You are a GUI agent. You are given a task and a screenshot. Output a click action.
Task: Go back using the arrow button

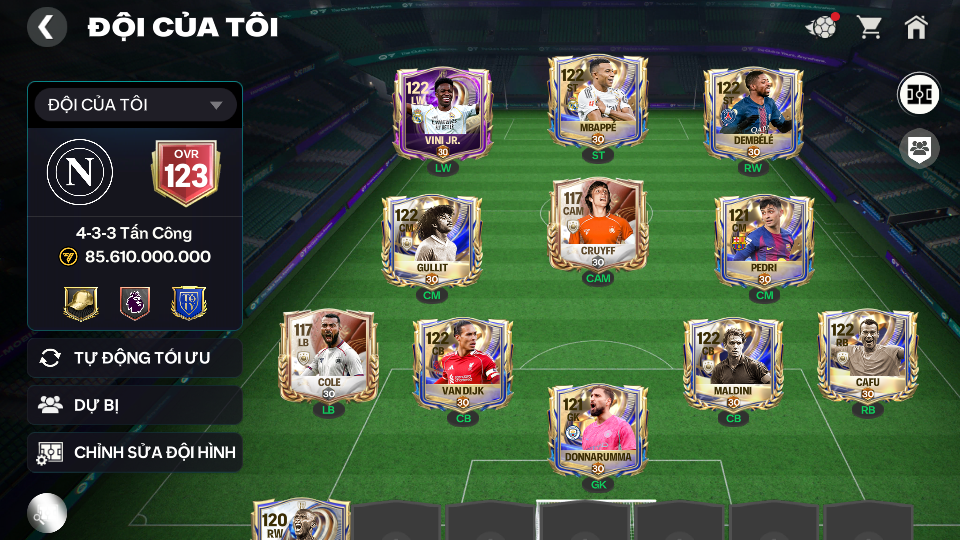click(x=46, y=27)
